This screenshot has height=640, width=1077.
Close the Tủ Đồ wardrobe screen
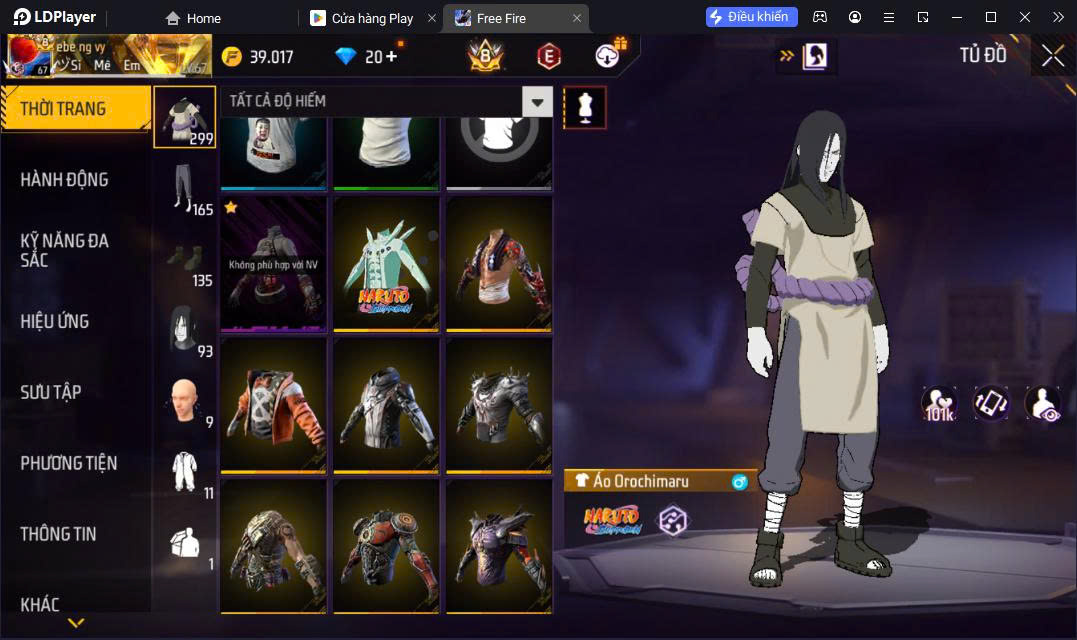(1052, 55)
